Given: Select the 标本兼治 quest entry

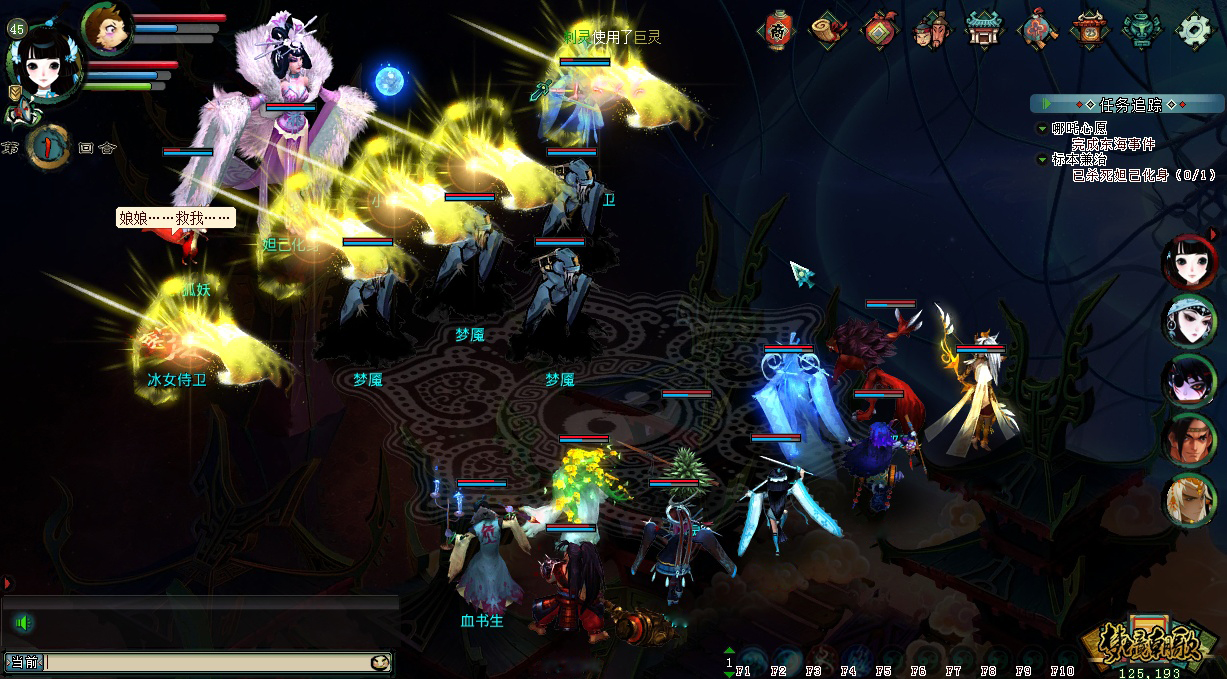Looking at the screenshot, I should coord(1078,159).
